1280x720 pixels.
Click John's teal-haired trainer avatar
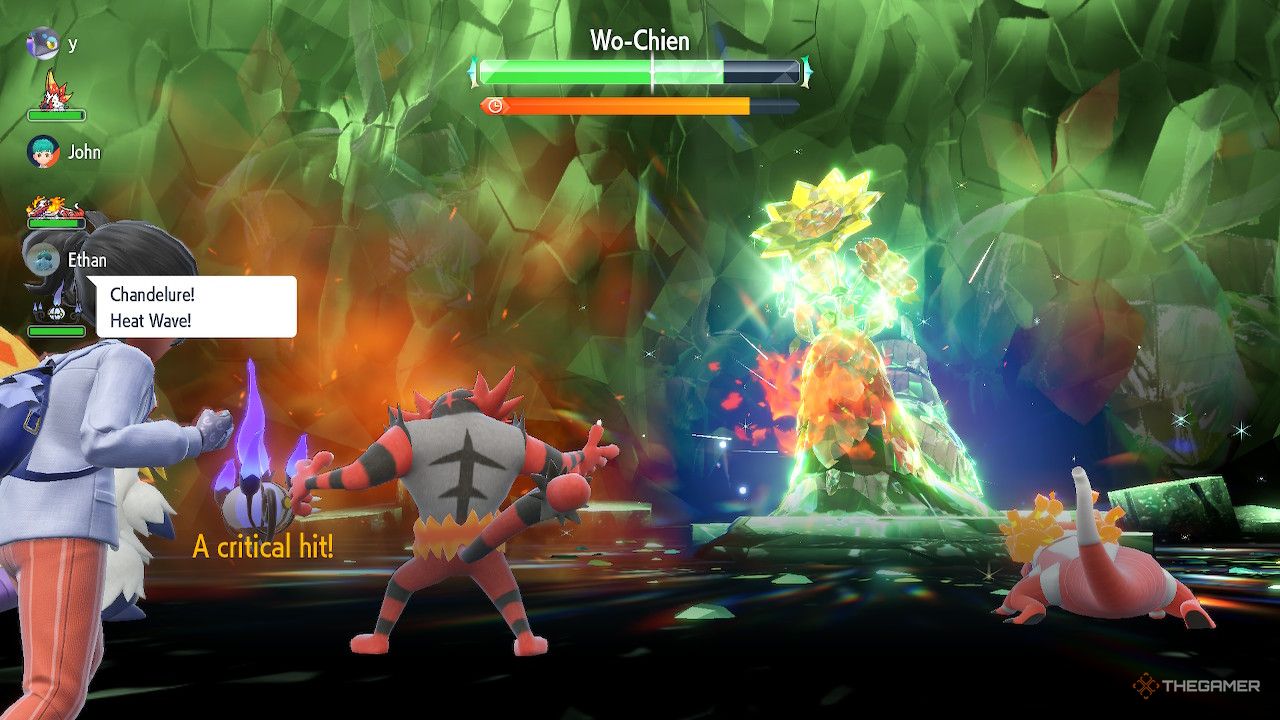click(43, 152)
